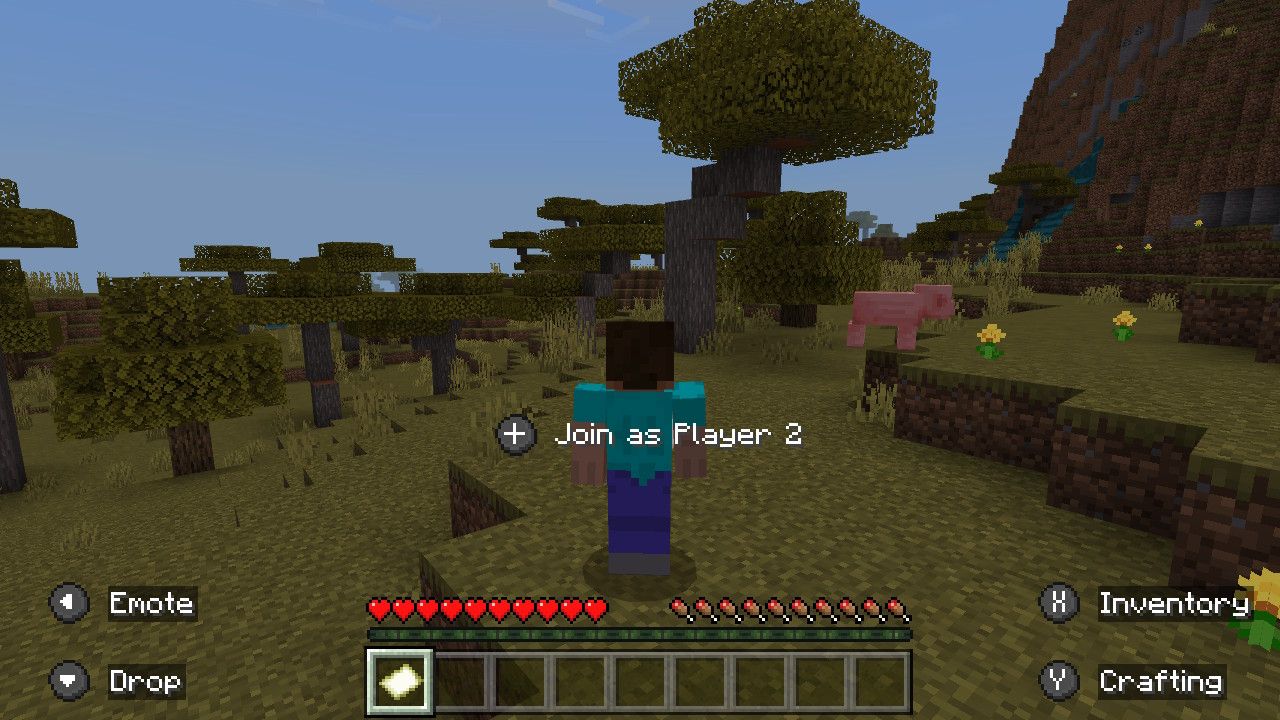The image size is (1280, 720).
Task: Click the last heart in the health bar
Action: pyautogui.click(x=597, y=606)
